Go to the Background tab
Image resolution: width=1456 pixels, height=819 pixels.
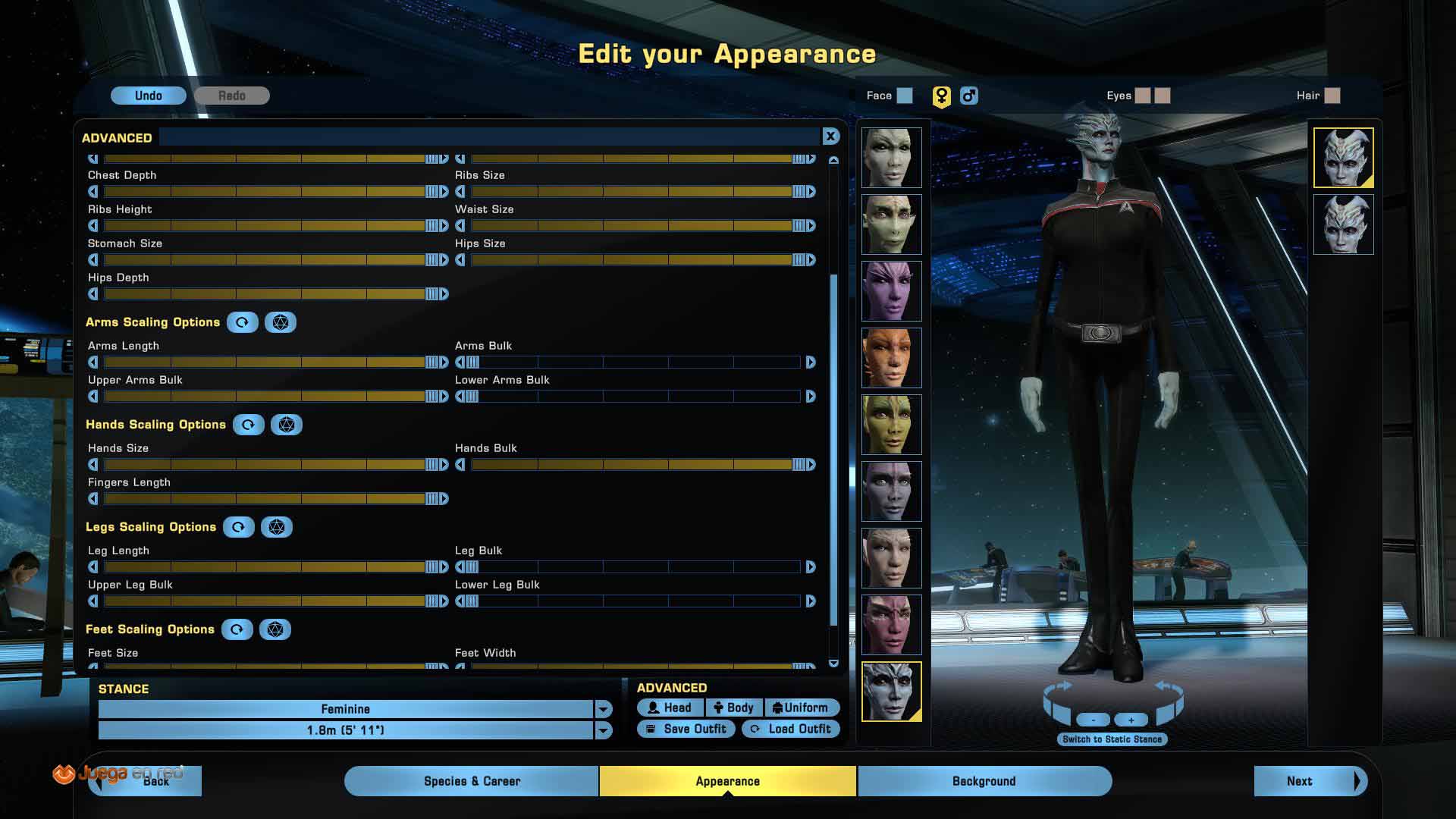pos(984,781)
